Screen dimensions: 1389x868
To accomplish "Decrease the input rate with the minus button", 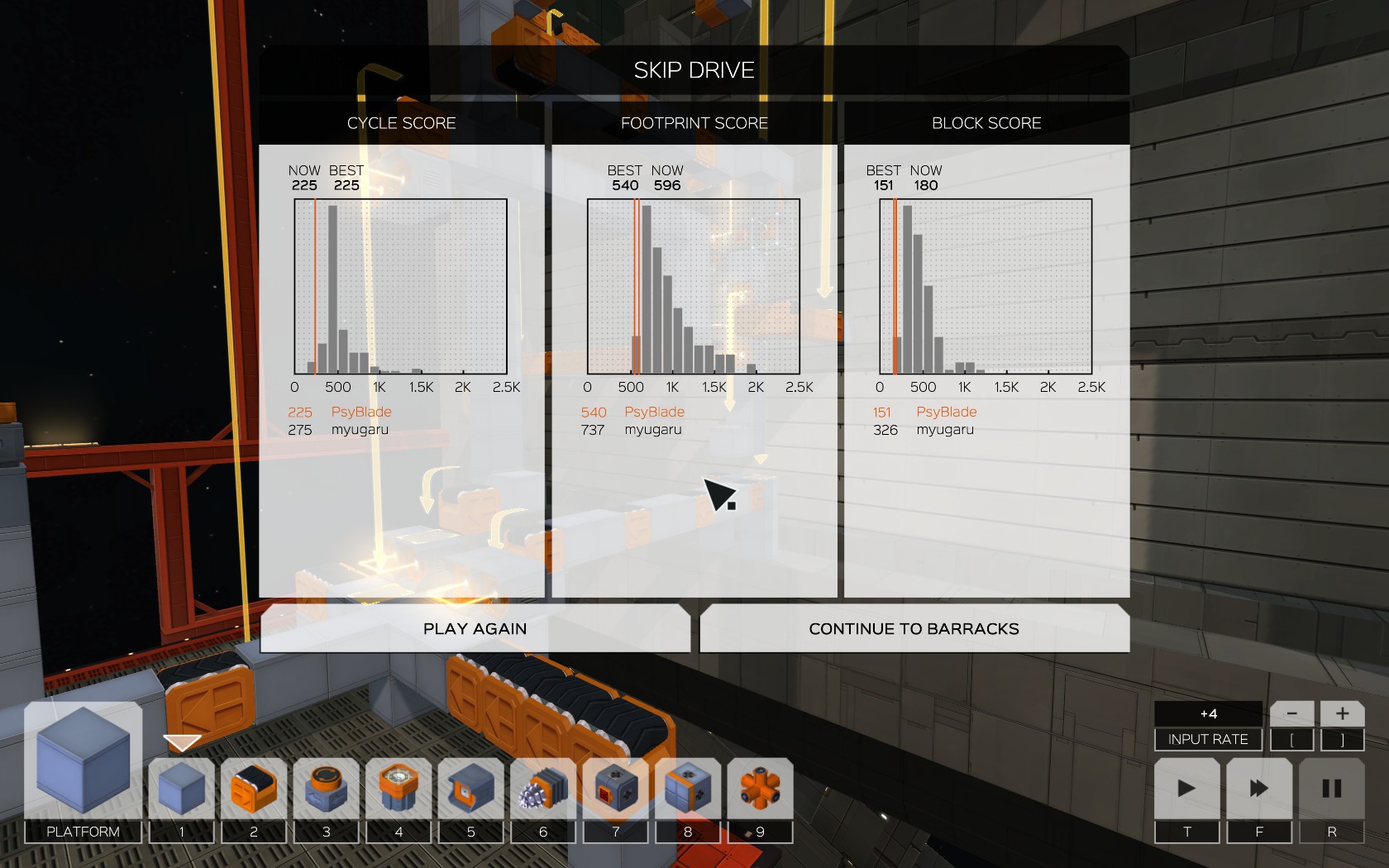I will (1291, 713).
